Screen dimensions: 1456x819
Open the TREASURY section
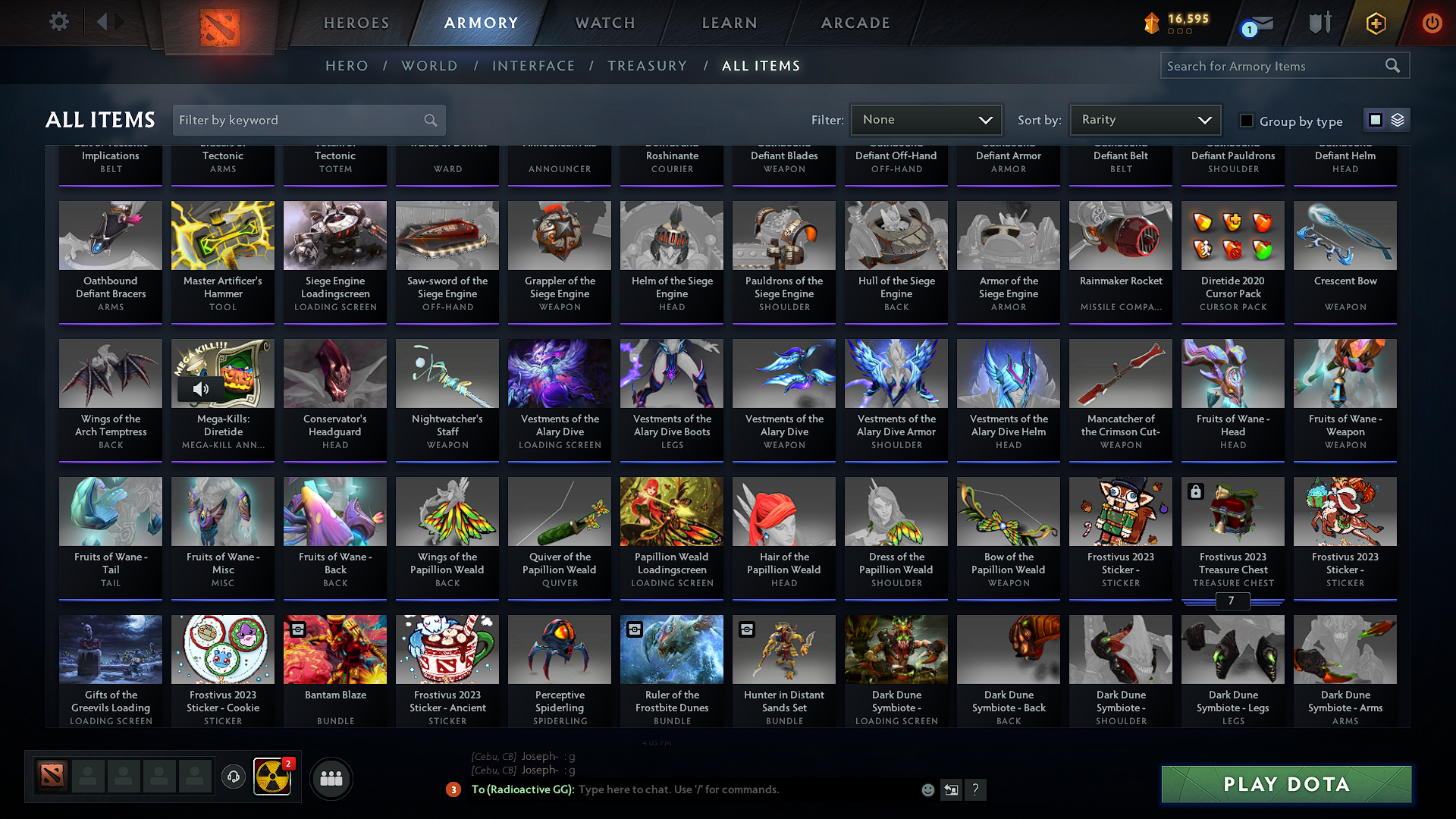[648, 66]
